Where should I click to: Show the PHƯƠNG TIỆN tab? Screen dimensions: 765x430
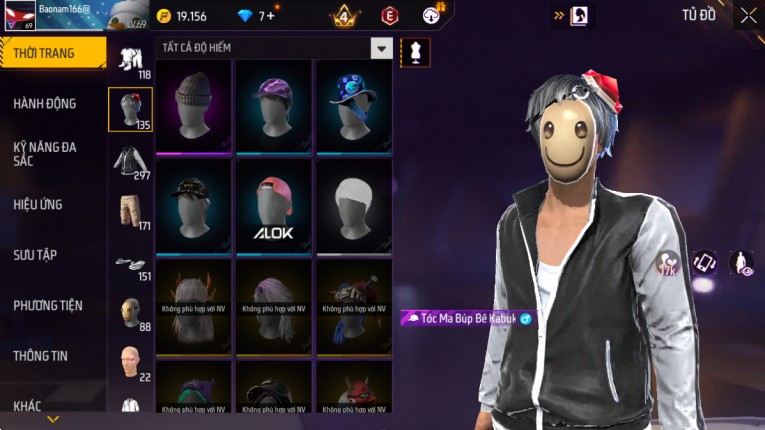48,305
